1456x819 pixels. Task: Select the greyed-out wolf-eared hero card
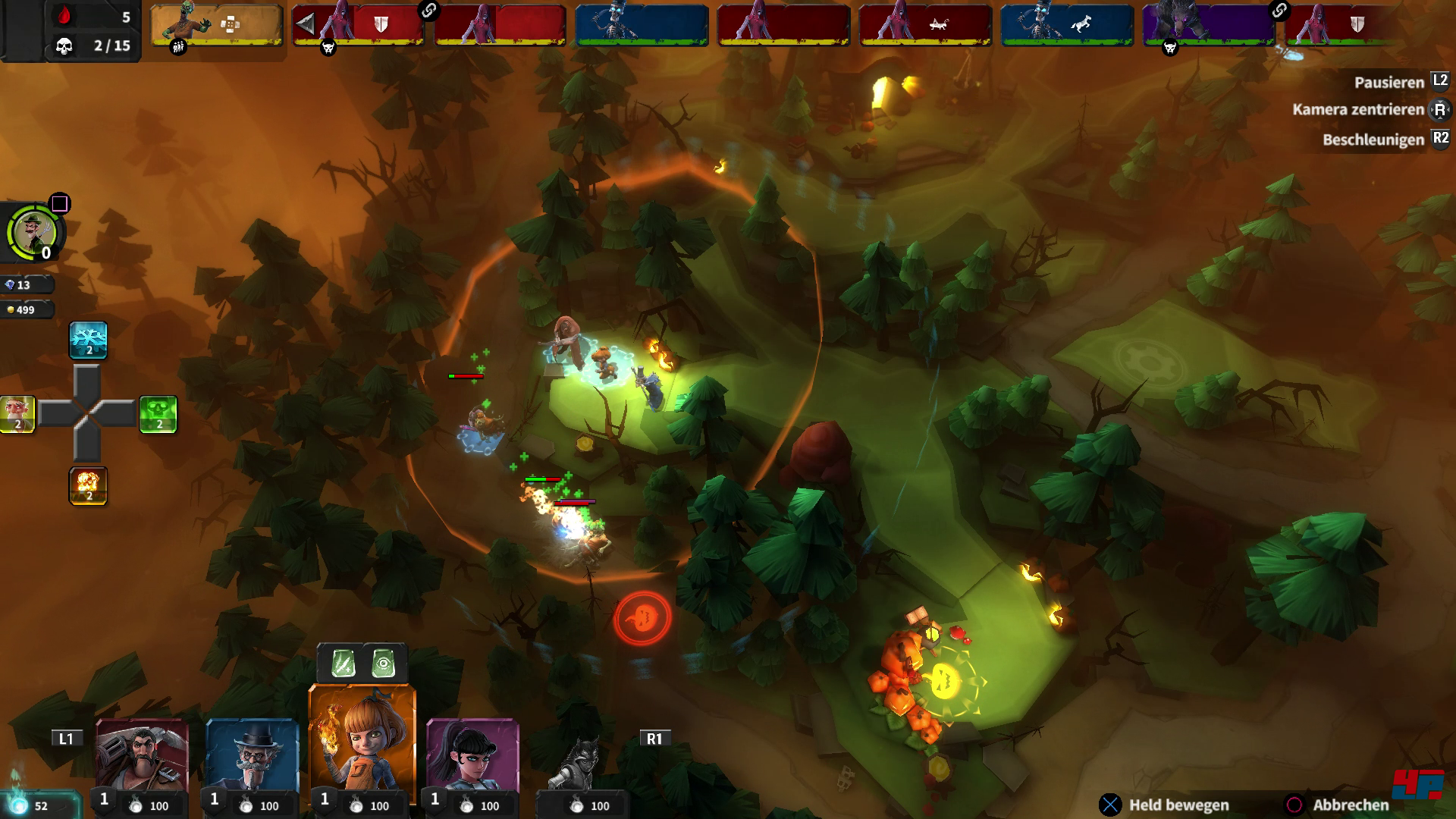click(x=582, y=766)
